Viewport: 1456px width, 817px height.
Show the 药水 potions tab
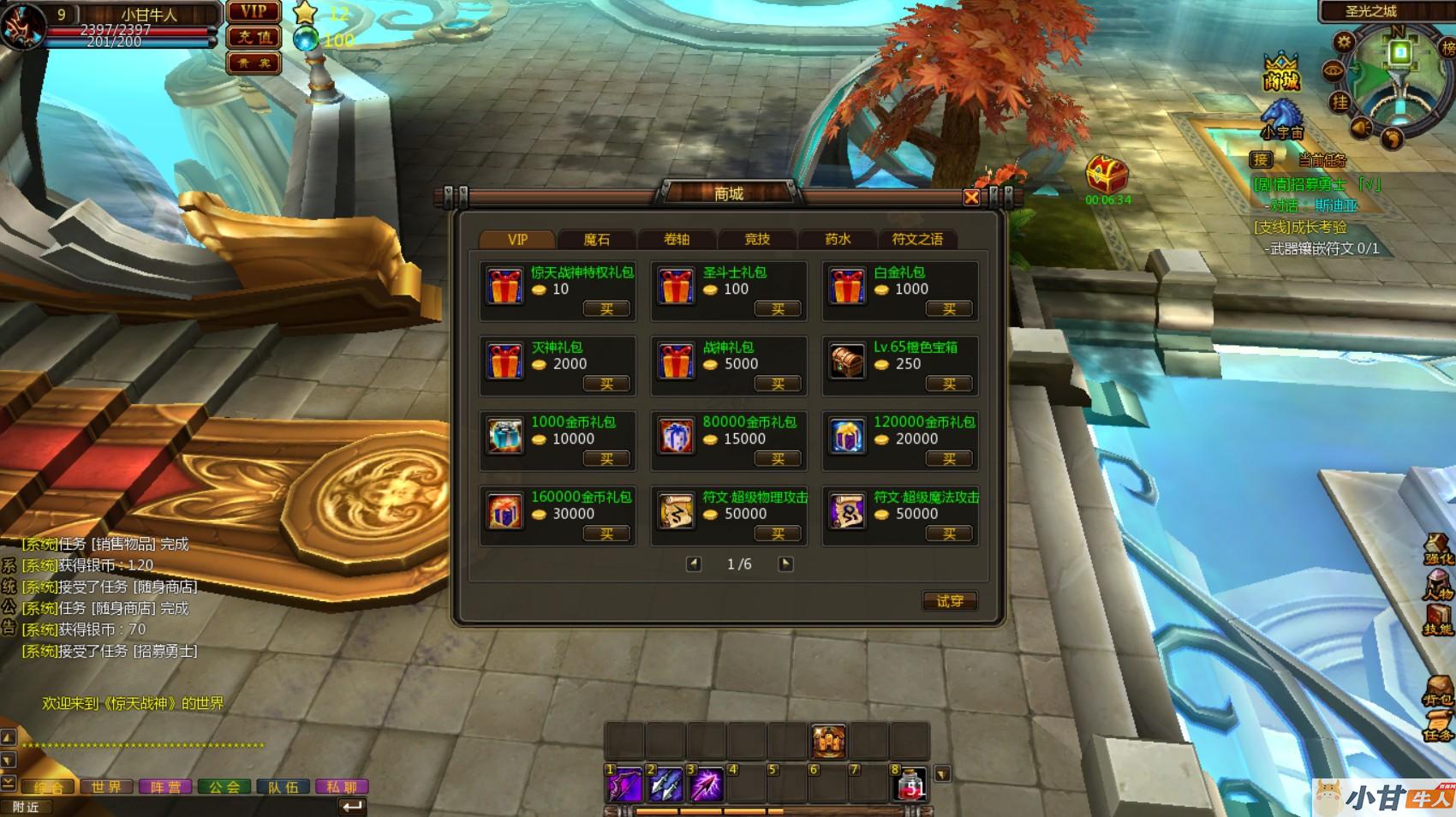838,239
